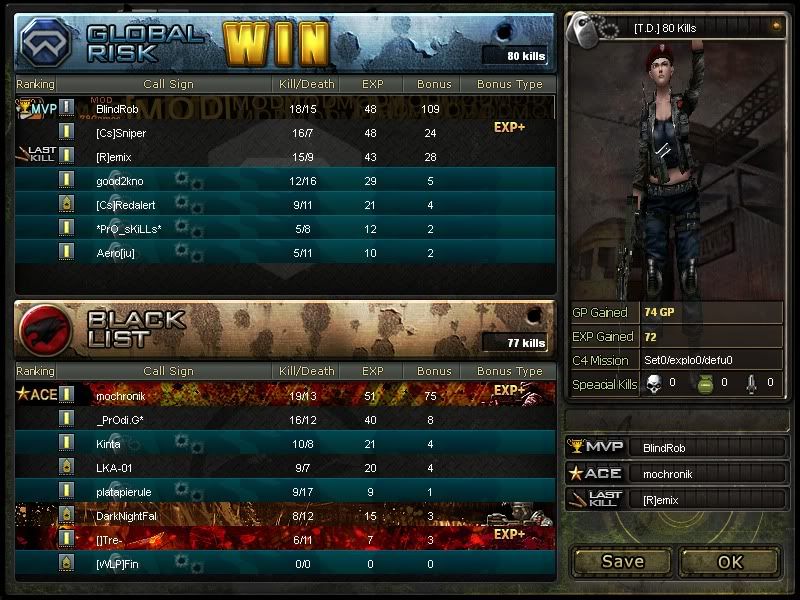Select [Cs]Sniper's scoreboard row
Viewport: 800px width, 600px height.
(285, 132)
